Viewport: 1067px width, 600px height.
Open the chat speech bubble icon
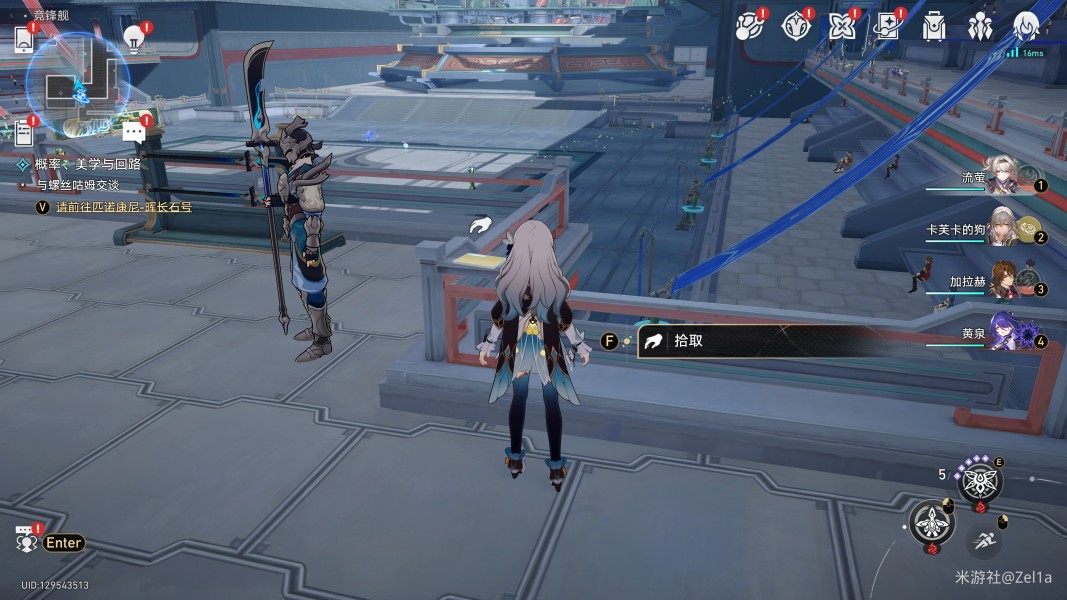(x=134, y=131)
